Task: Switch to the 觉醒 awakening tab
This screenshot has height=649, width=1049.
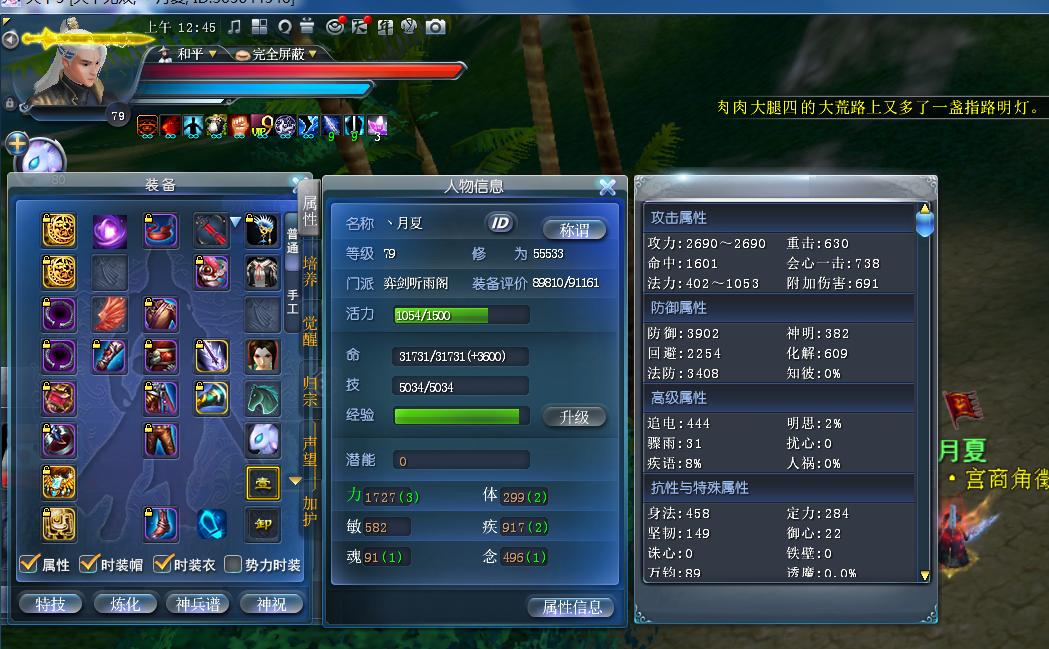Action: [x=310, y=329]
